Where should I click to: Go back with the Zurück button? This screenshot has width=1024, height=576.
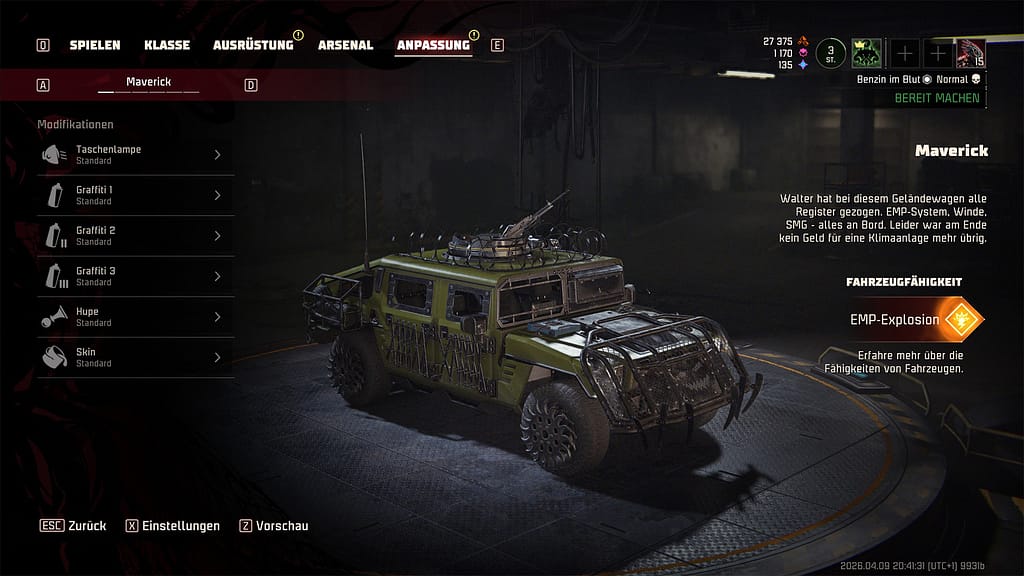coord(74,526)
